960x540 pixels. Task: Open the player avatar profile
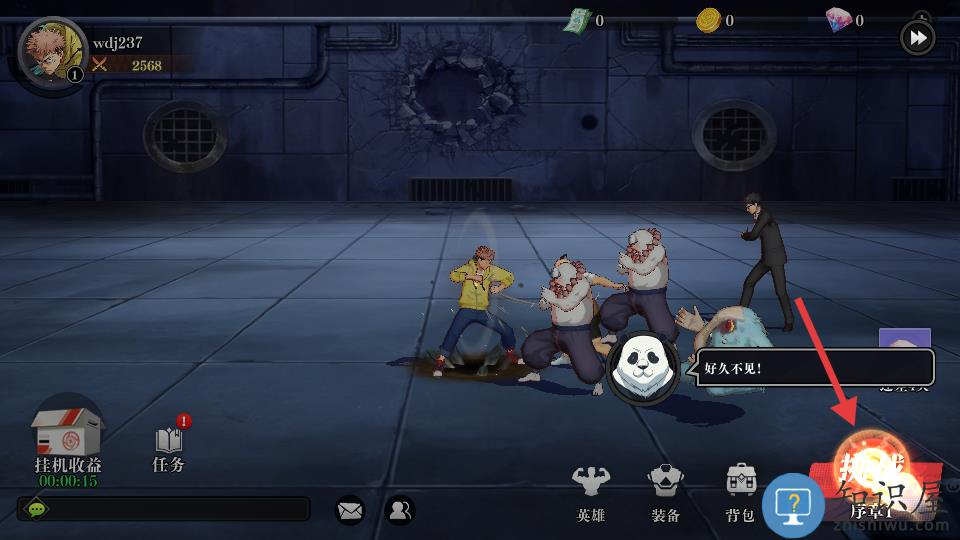coord(52,55)
